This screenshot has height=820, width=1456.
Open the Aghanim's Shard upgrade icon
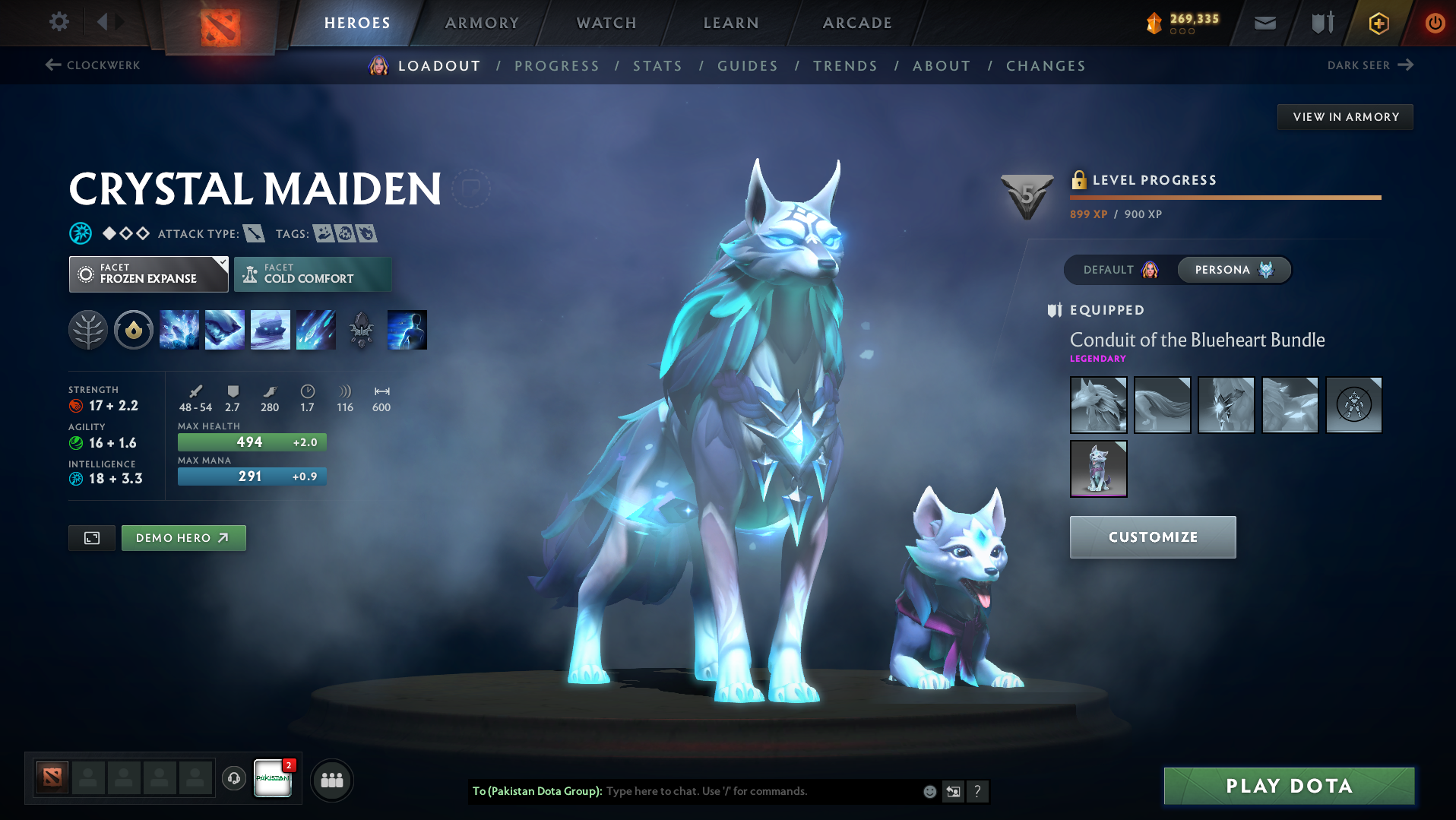tap(361, 329)
